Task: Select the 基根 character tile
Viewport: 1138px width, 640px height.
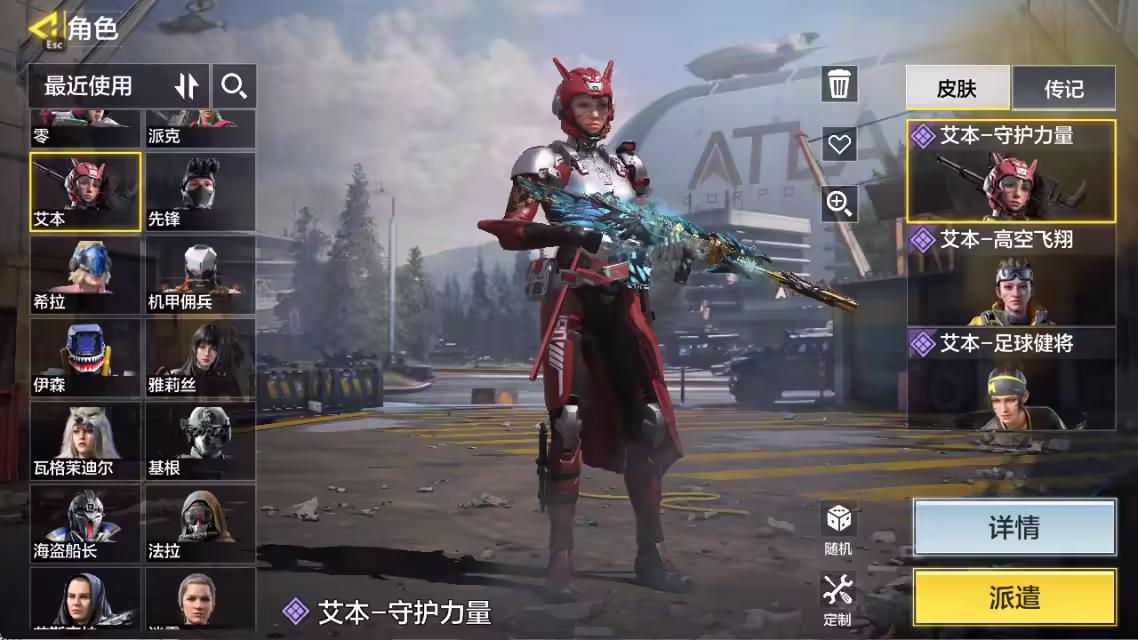Action: pyautogui.click(x=200, y=443)
